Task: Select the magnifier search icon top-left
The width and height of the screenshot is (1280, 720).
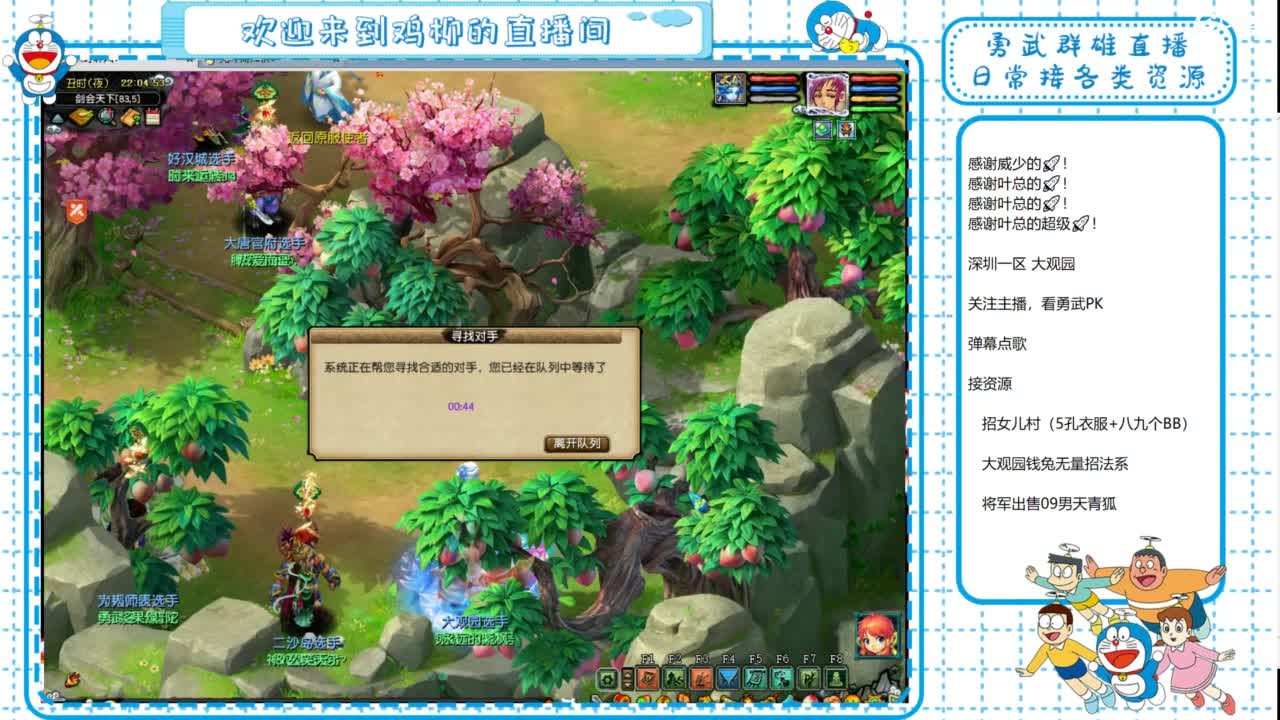Action: 106,117
